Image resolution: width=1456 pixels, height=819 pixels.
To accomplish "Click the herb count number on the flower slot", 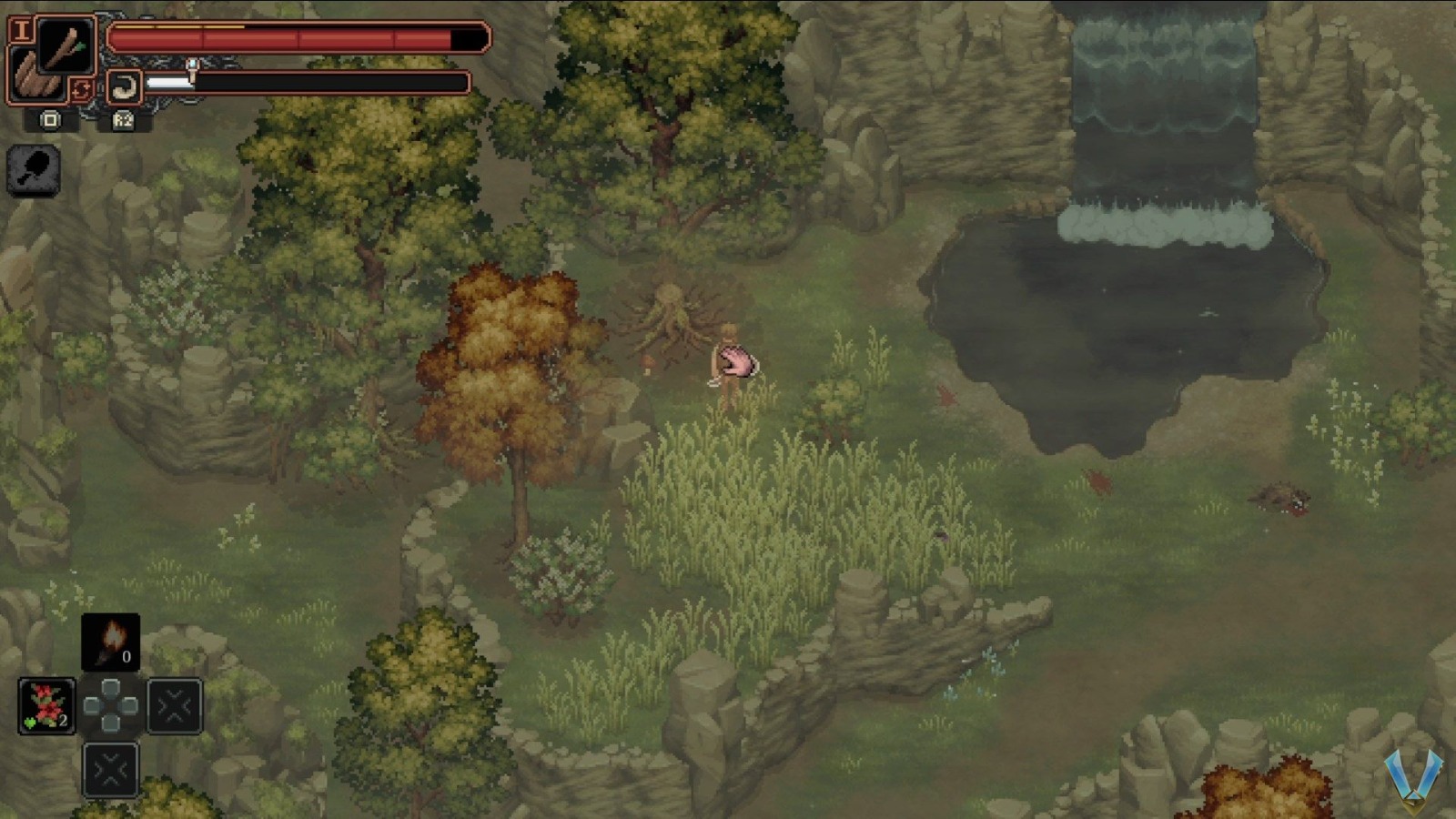I will [64, 720].
